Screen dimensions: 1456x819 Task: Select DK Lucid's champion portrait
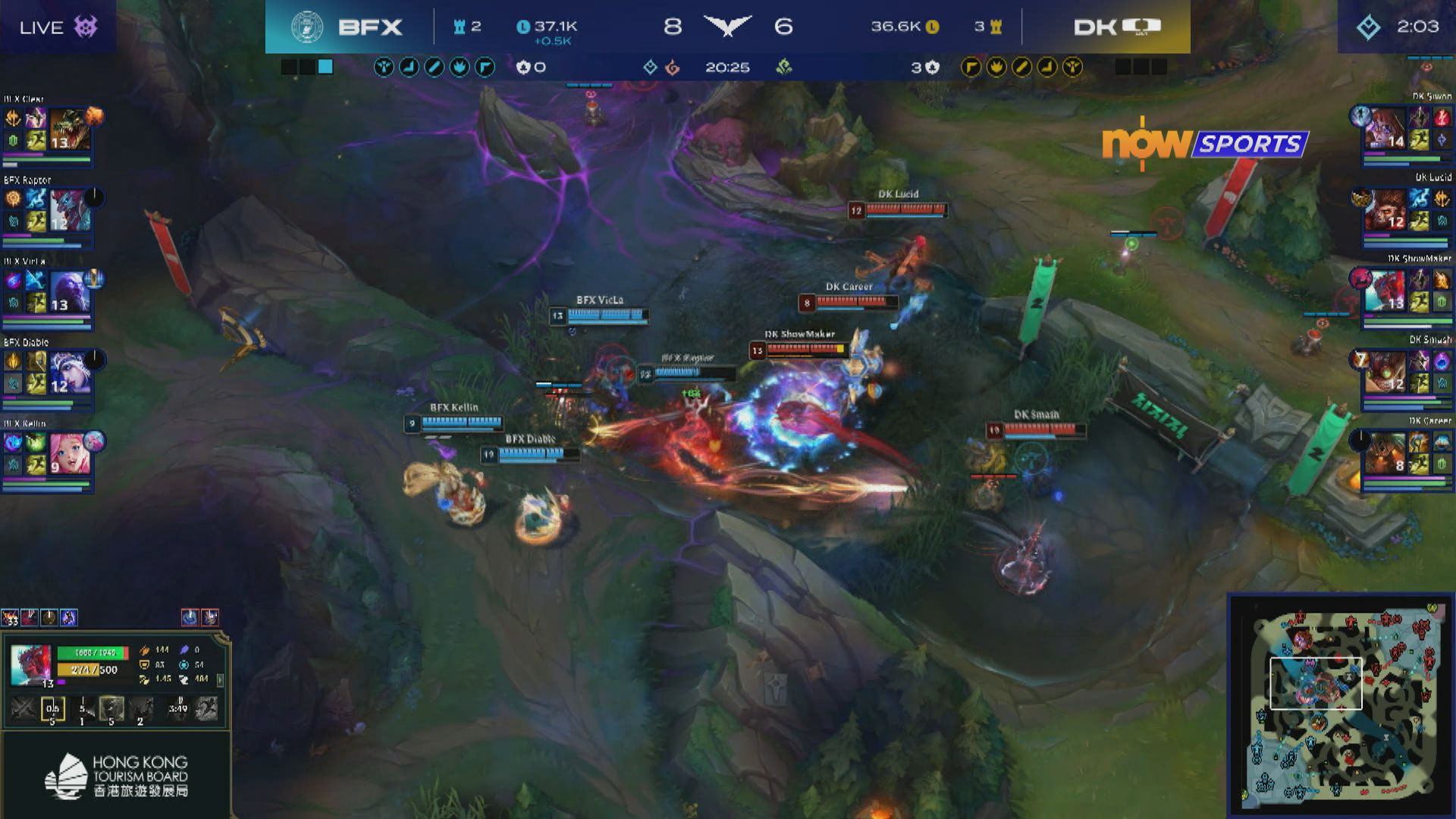click(x=1385, y=209)
